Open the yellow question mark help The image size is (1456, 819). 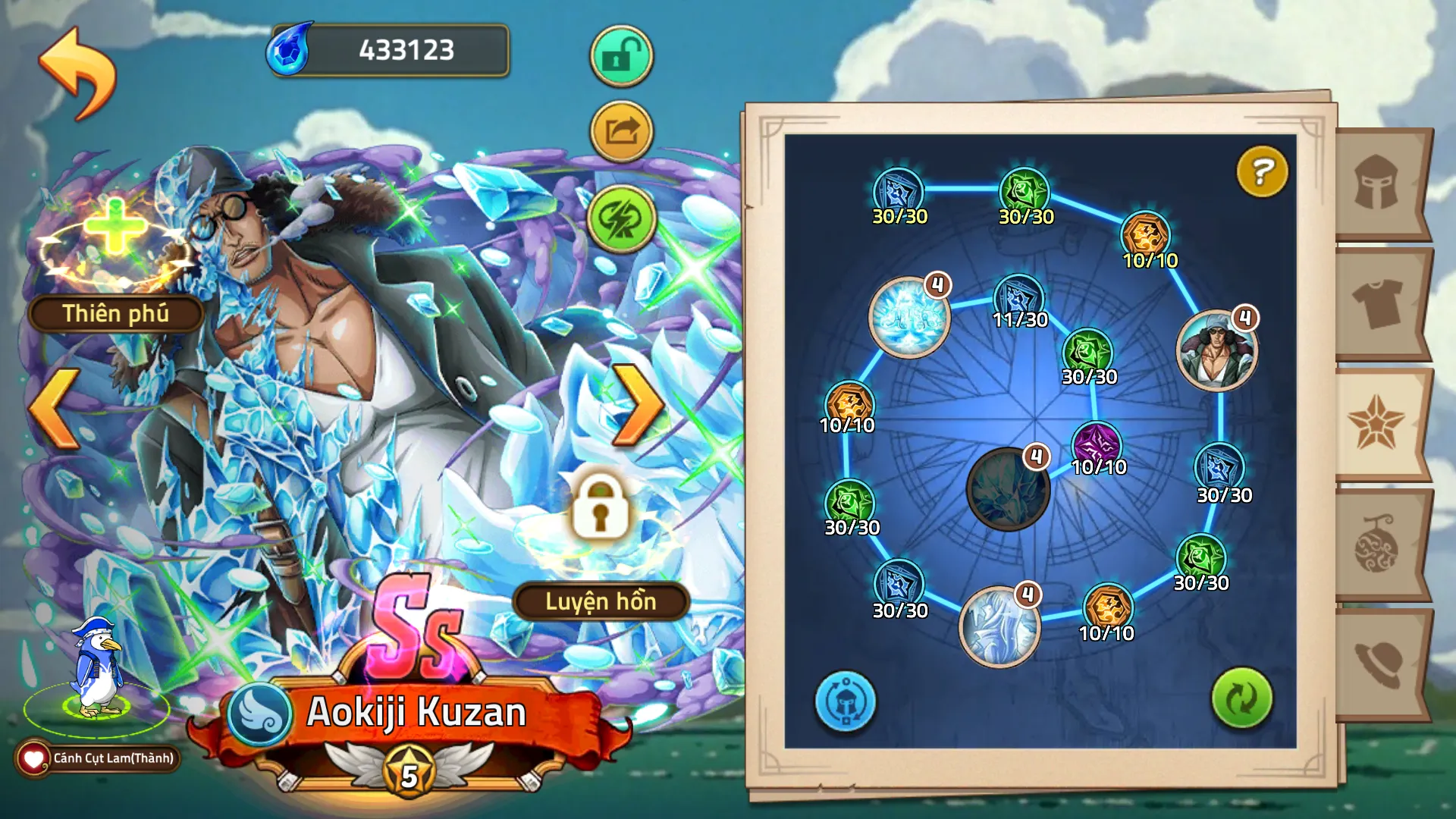click(1261, 171)
